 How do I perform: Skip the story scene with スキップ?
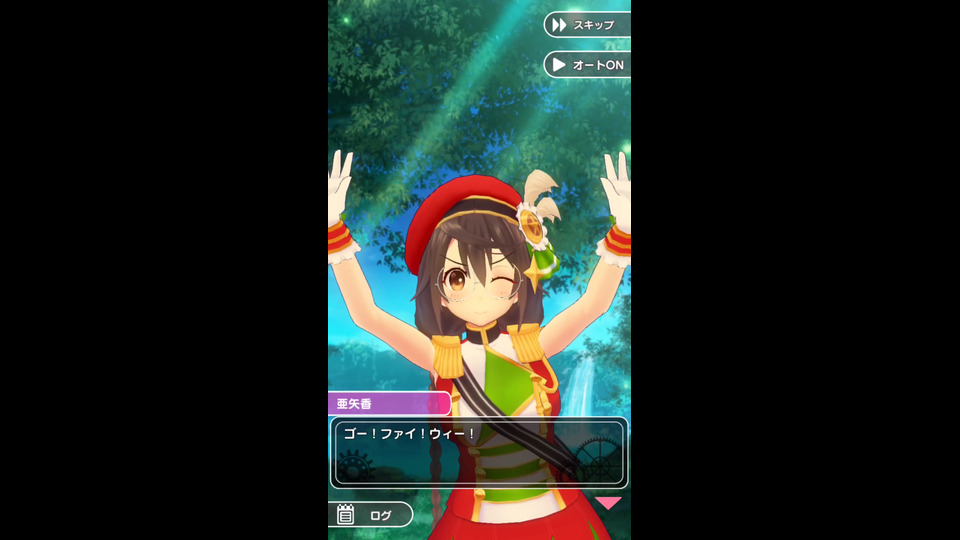tap(588, 24)
